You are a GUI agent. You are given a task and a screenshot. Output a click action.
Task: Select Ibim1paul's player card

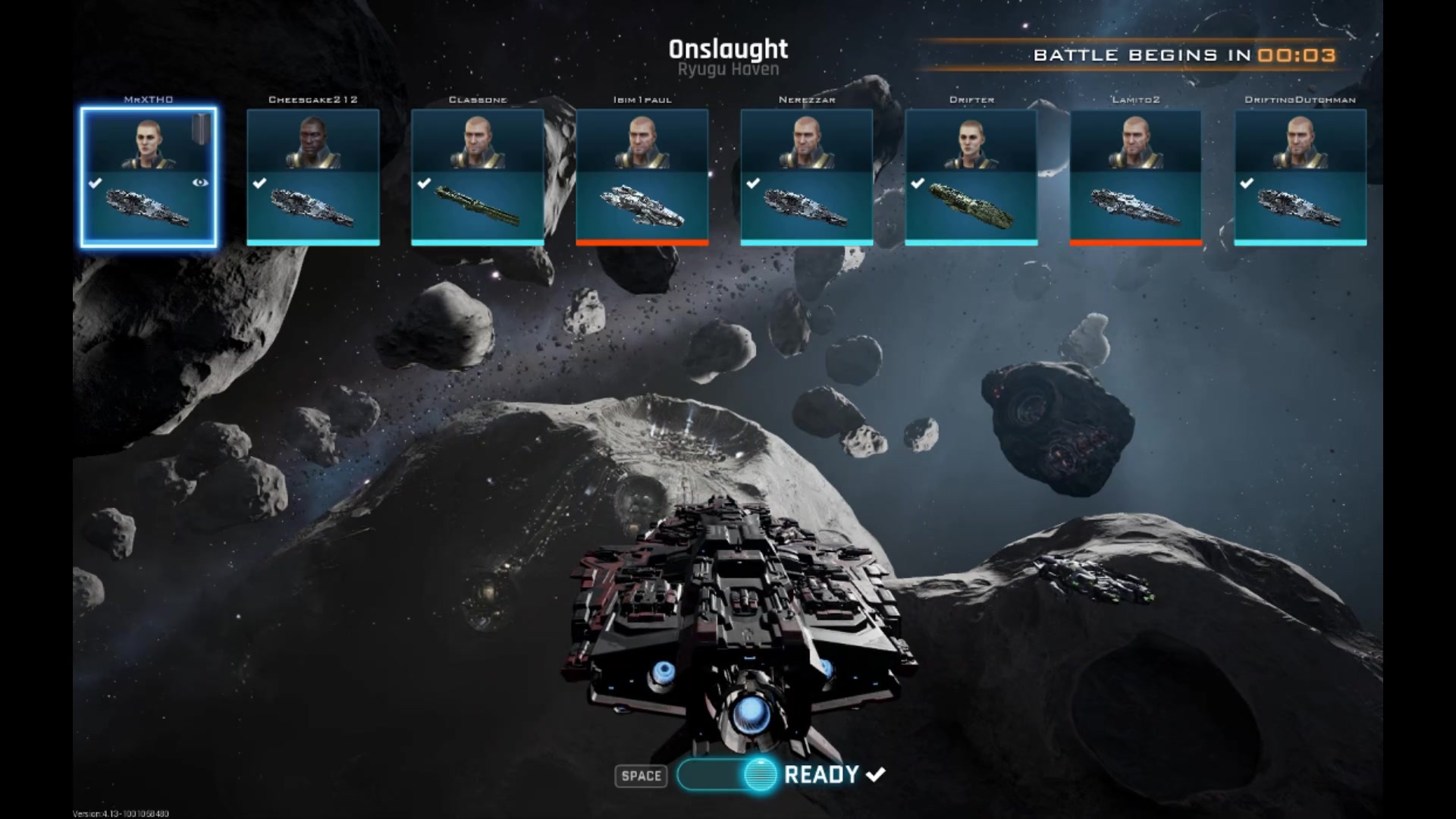click(x=642, y=178)
